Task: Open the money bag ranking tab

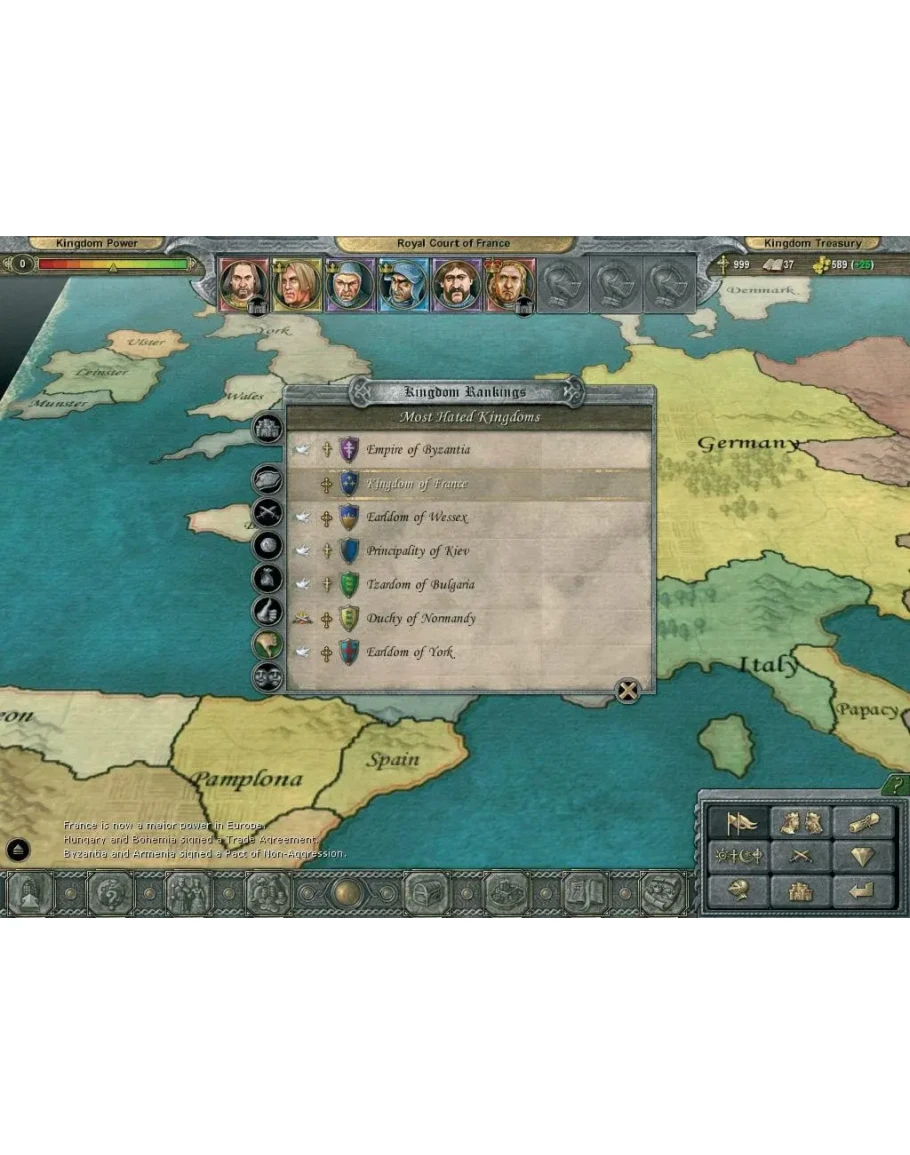Action: point(267,578)
